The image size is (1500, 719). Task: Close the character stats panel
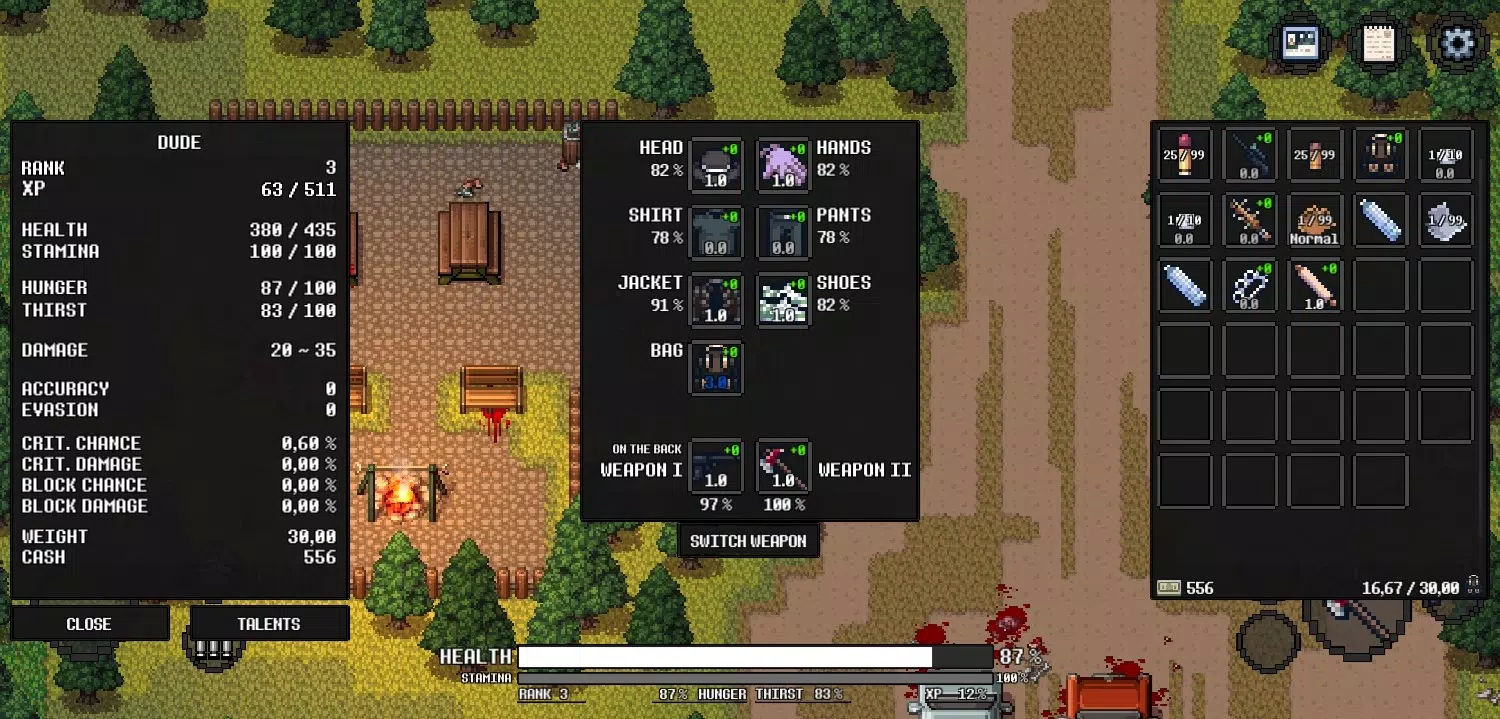pos(89,623)
